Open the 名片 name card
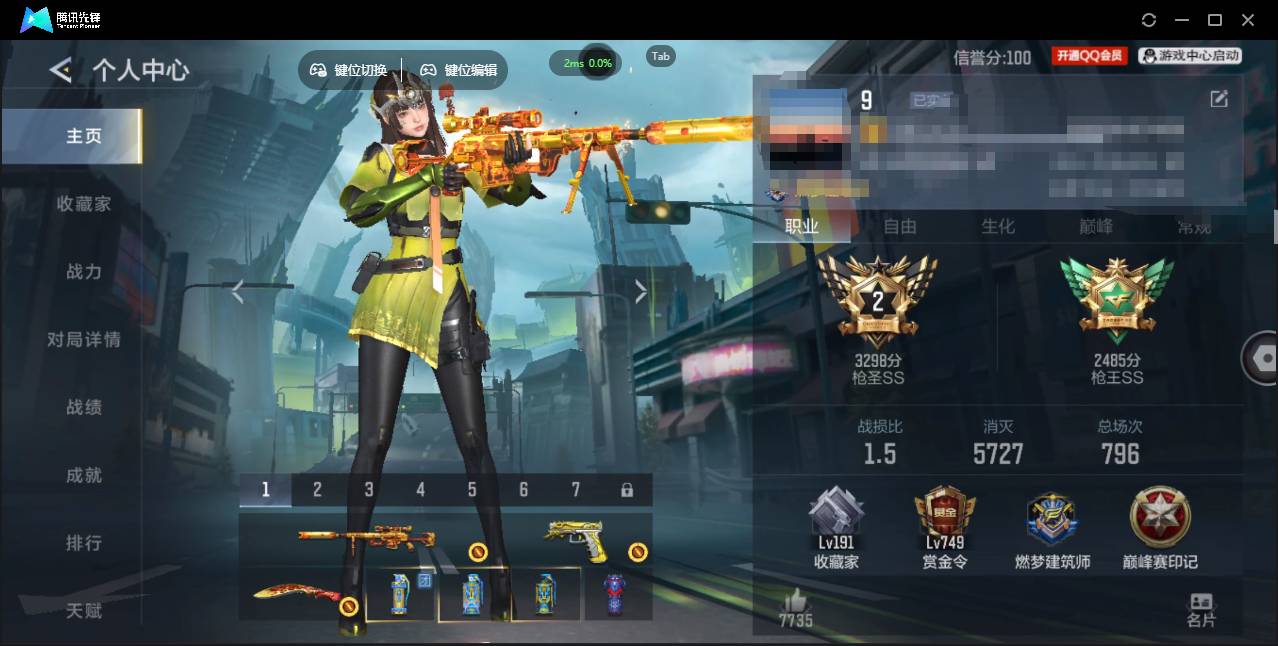This screenshot has height=646, width=1278. (1201, 609)
